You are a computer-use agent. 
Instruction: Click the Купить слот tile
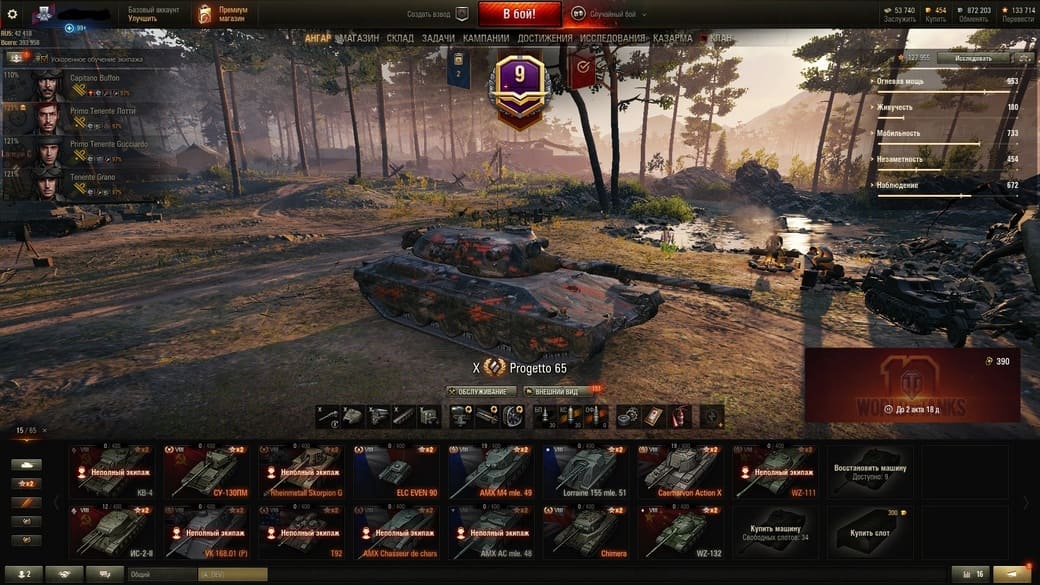coord(866,532)
